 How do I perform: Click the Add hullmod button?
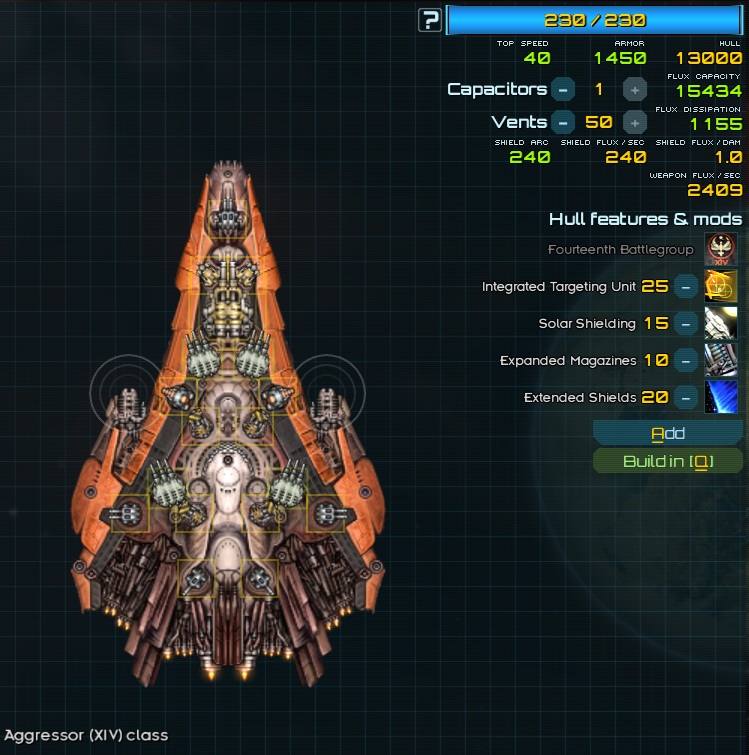pyautogui.click(x=667, y=433)
